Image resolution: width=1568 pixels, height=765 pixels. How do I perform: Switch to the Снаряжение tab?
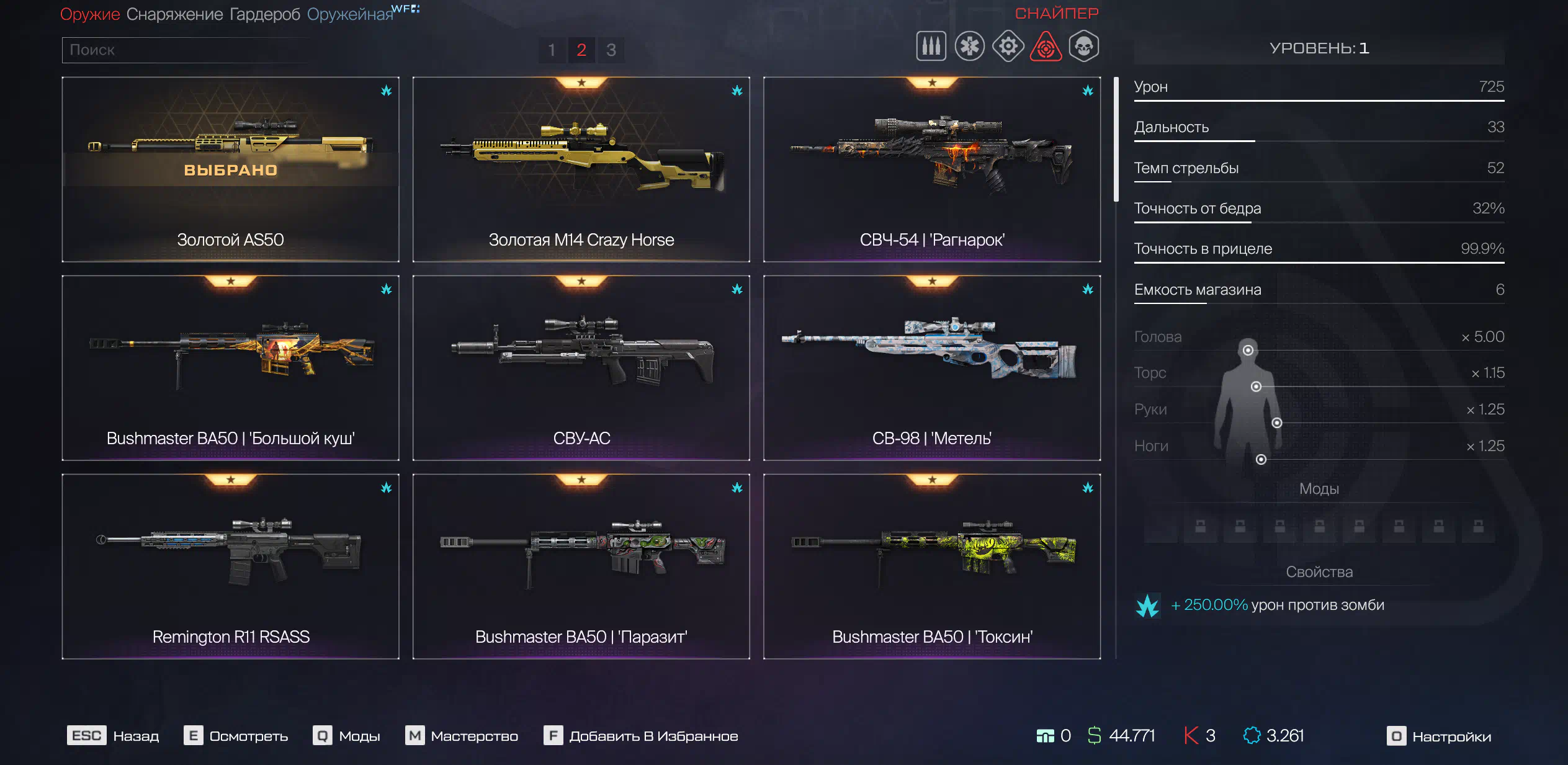[x=174, y=14]
